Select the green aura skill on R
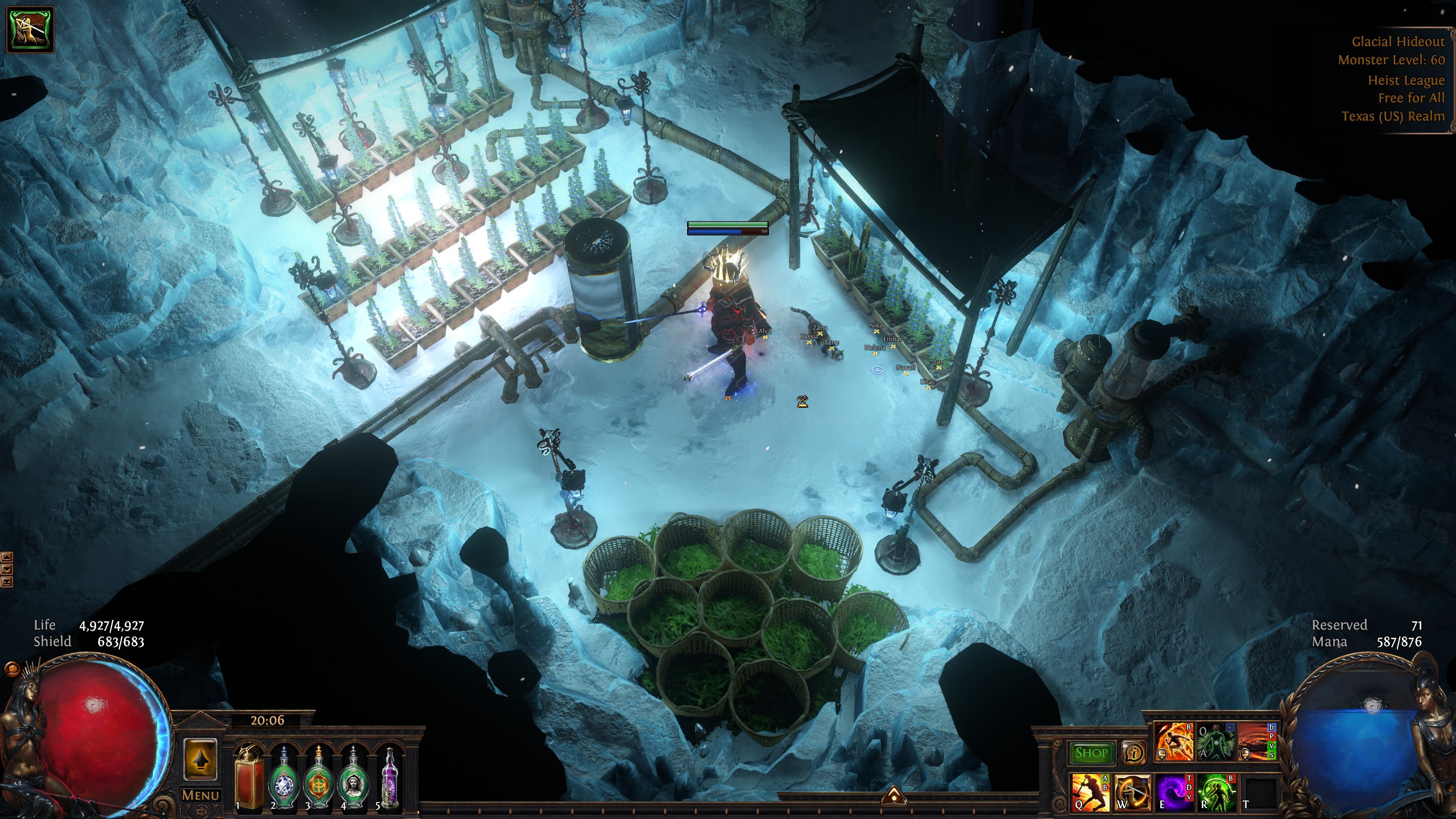This screenshot has width=1456, height=819. (x=1216, y=792)
